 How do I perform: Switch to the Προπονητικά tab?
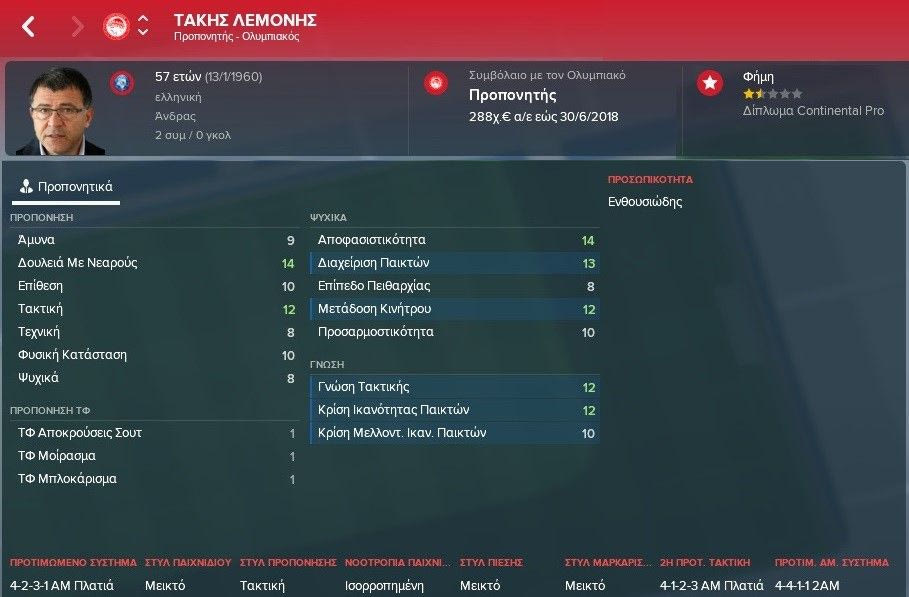pyautogui.click(x=67, y=186)
